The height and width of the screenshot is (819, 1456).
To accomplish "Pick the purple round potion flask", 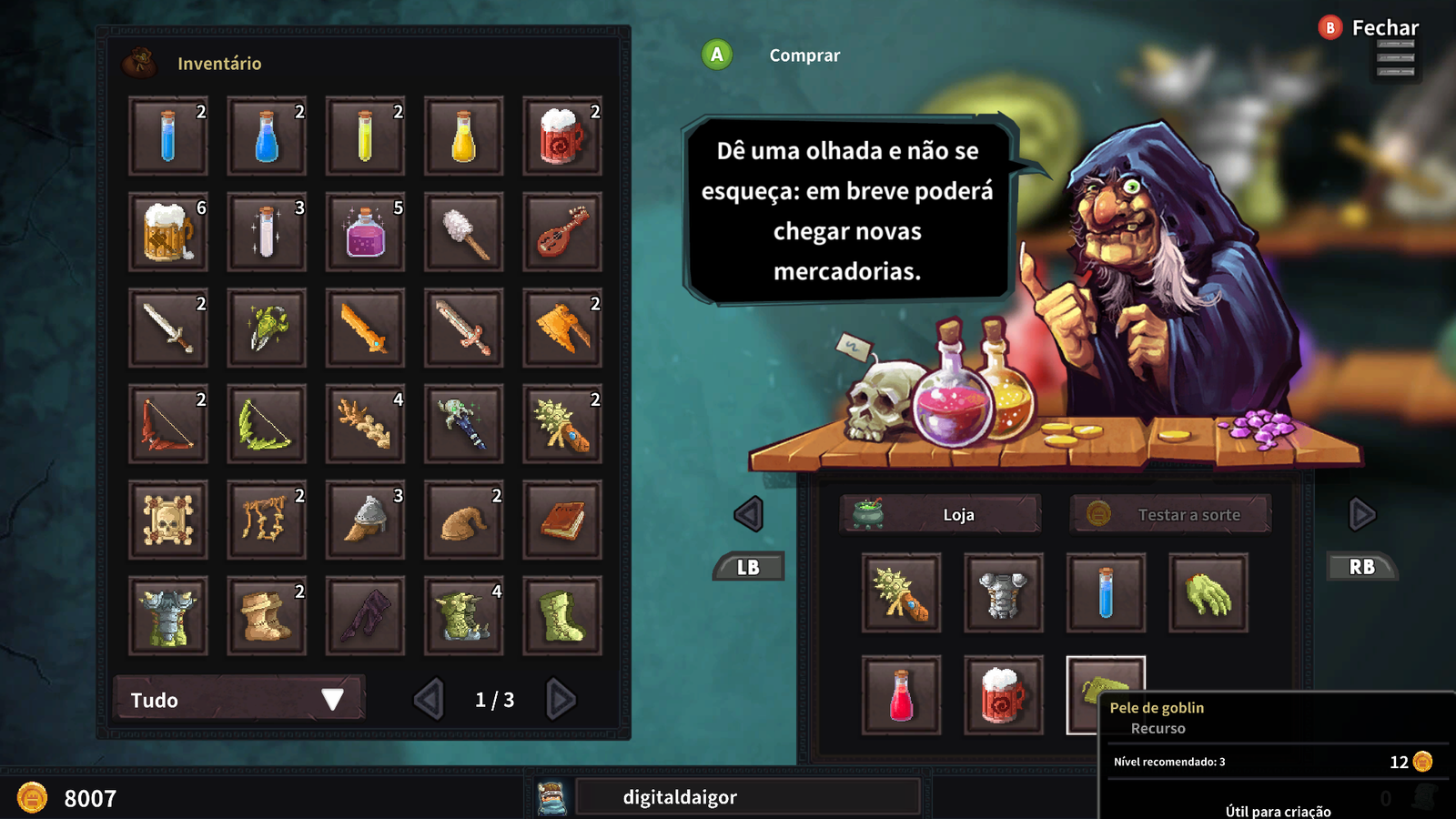I will coord(365,232).
